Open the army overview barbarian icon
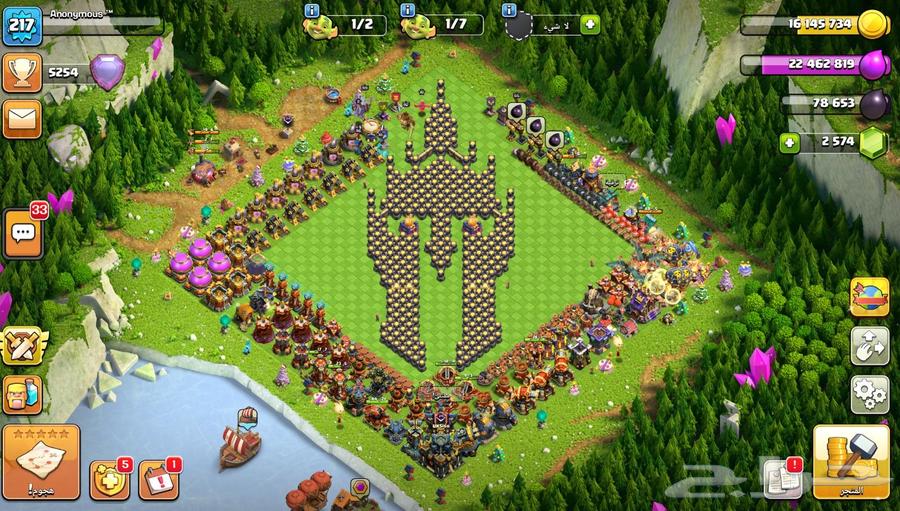The width and height of the screenshot is (900, 511). pos(21,395)
